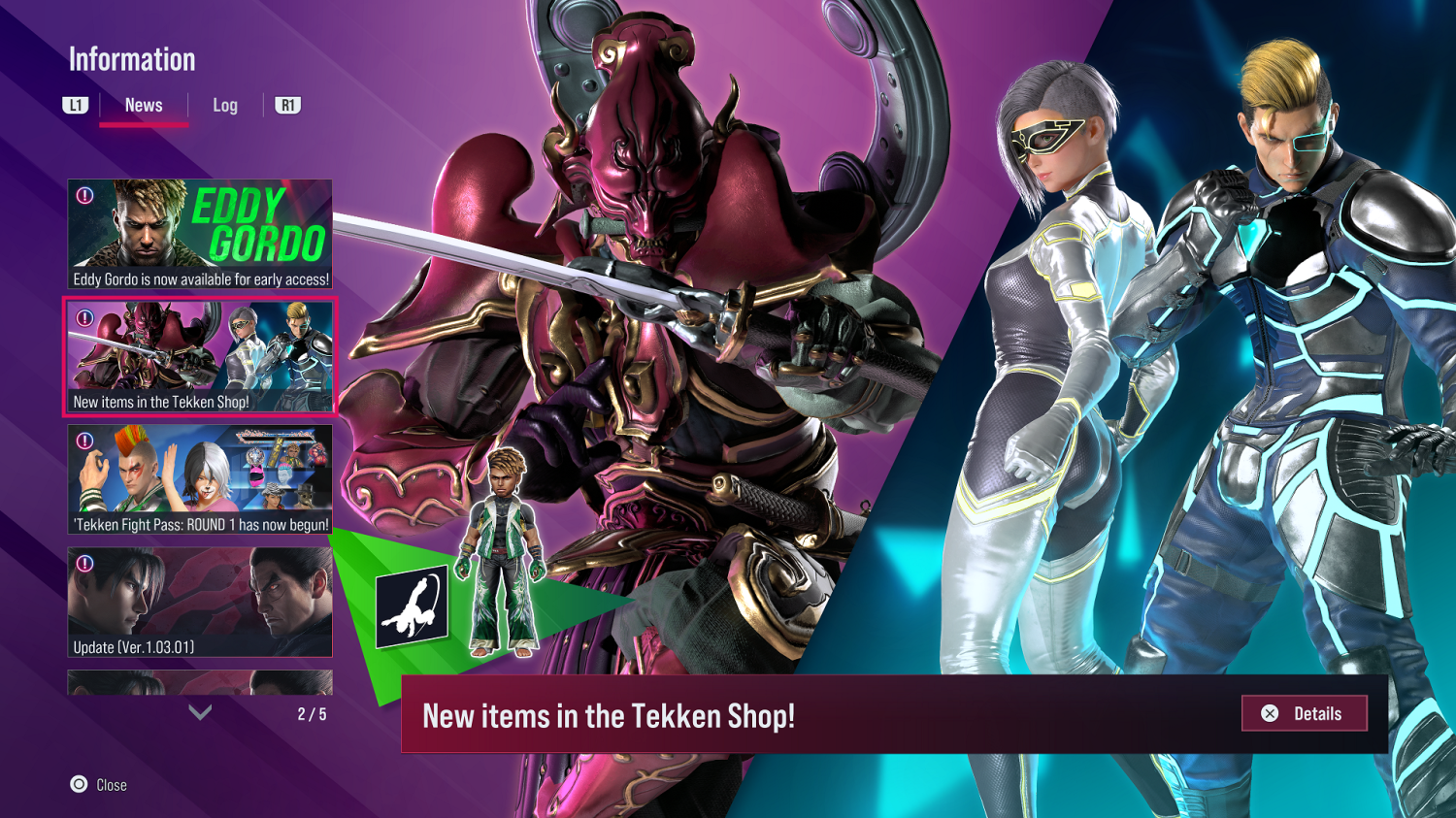Open the Log tab
Image resolution: width=1456 pixels, height=818 pixels.
point(225,106)
